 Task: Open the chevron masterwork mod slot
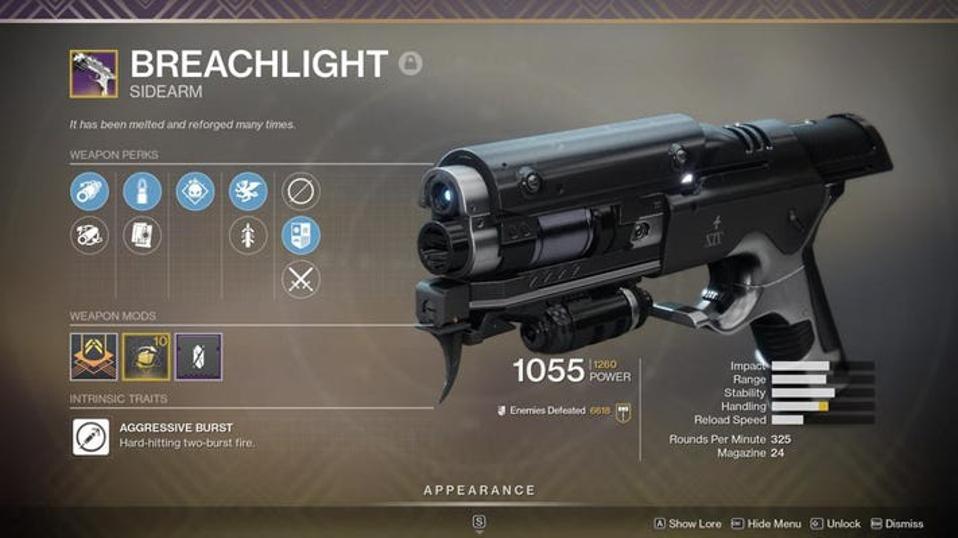point(94,356)
